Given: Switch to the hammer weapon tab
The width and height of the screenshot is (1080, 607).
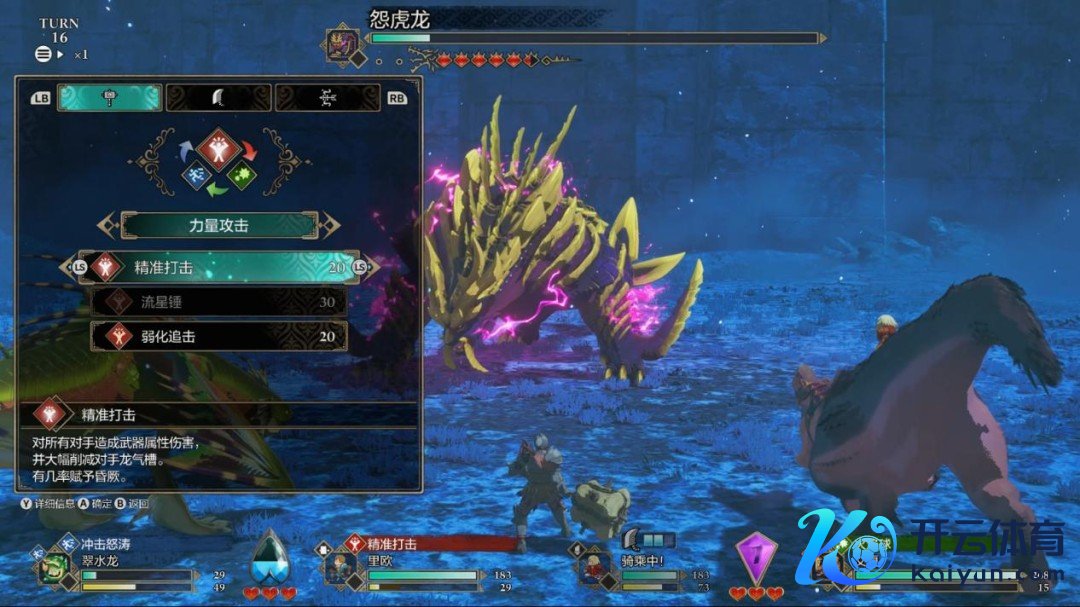Looking at the screenshot, I should tap(109, 97).
